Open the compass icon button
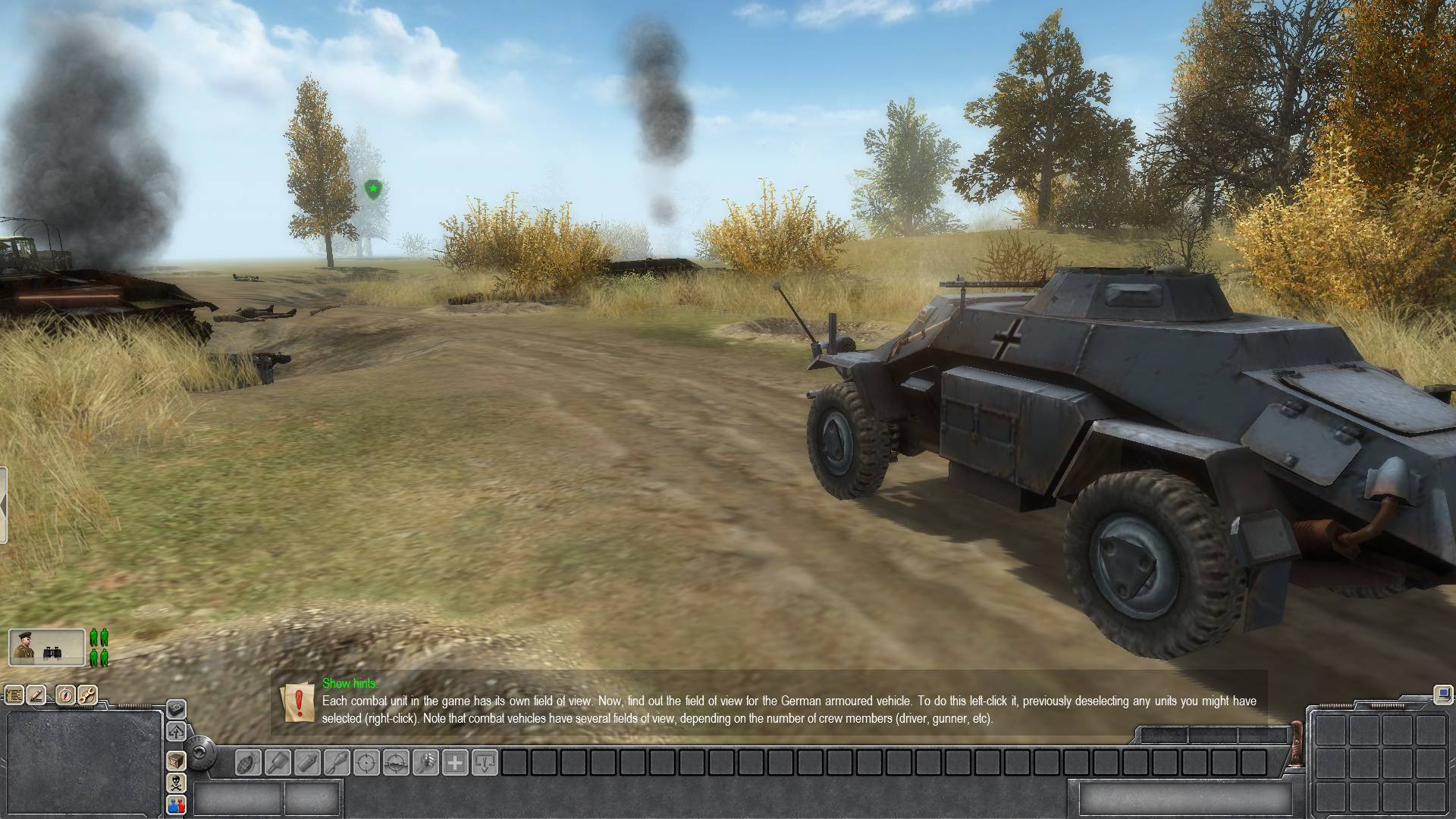Viewport: 1456px width, 819px height. (65, 695)
